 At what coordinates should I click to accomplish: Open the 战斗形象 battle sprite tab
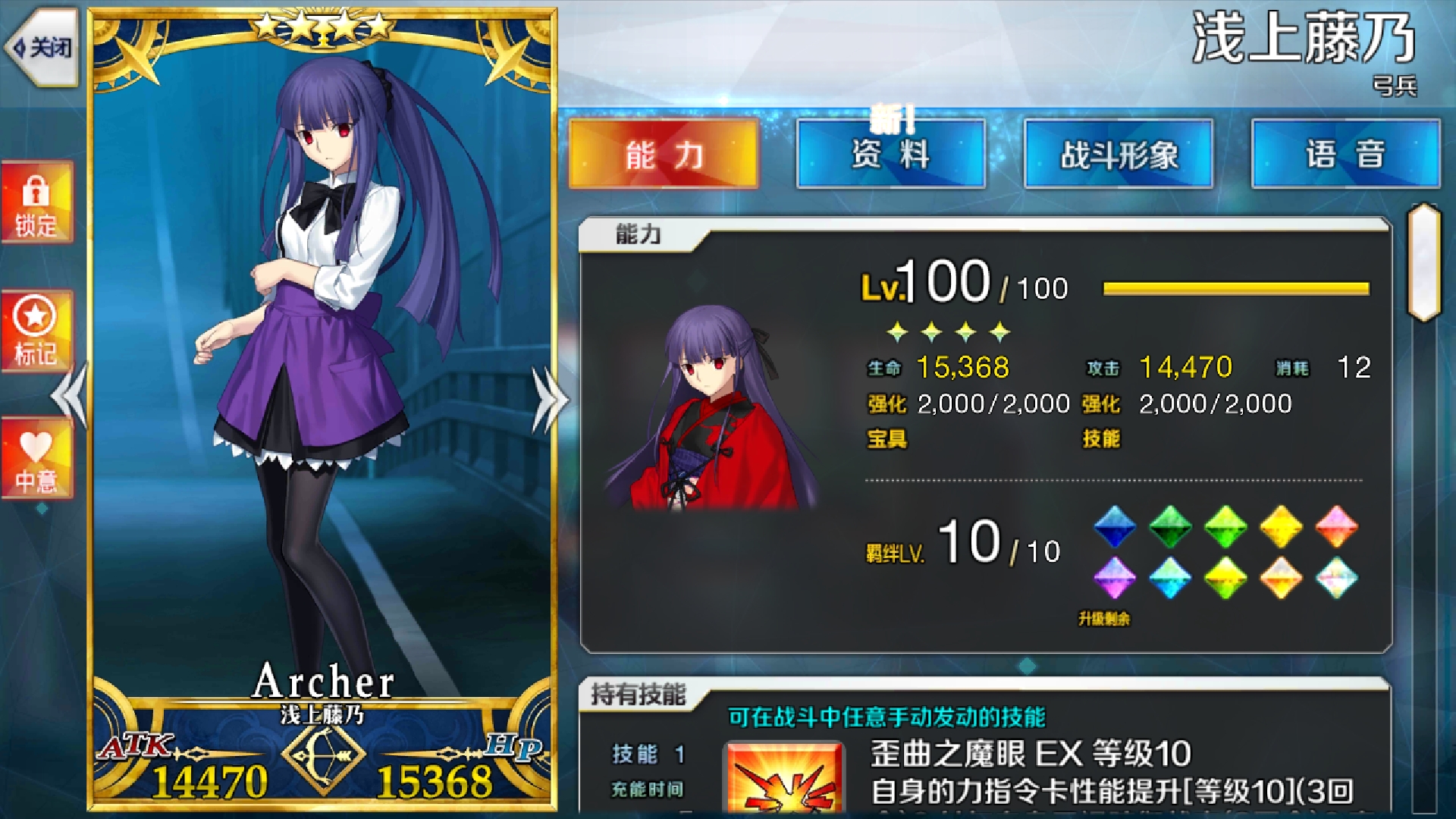click(1120, 154)
